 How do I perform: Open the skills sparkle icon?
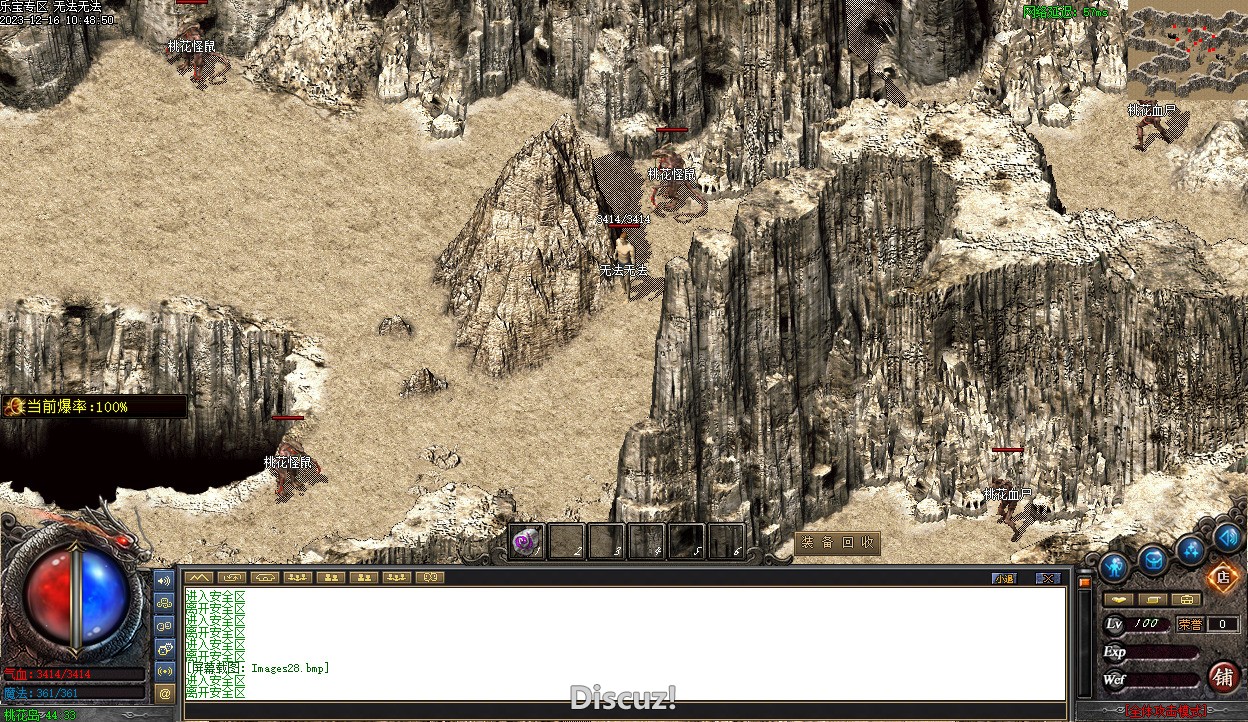coord(1190,549)
